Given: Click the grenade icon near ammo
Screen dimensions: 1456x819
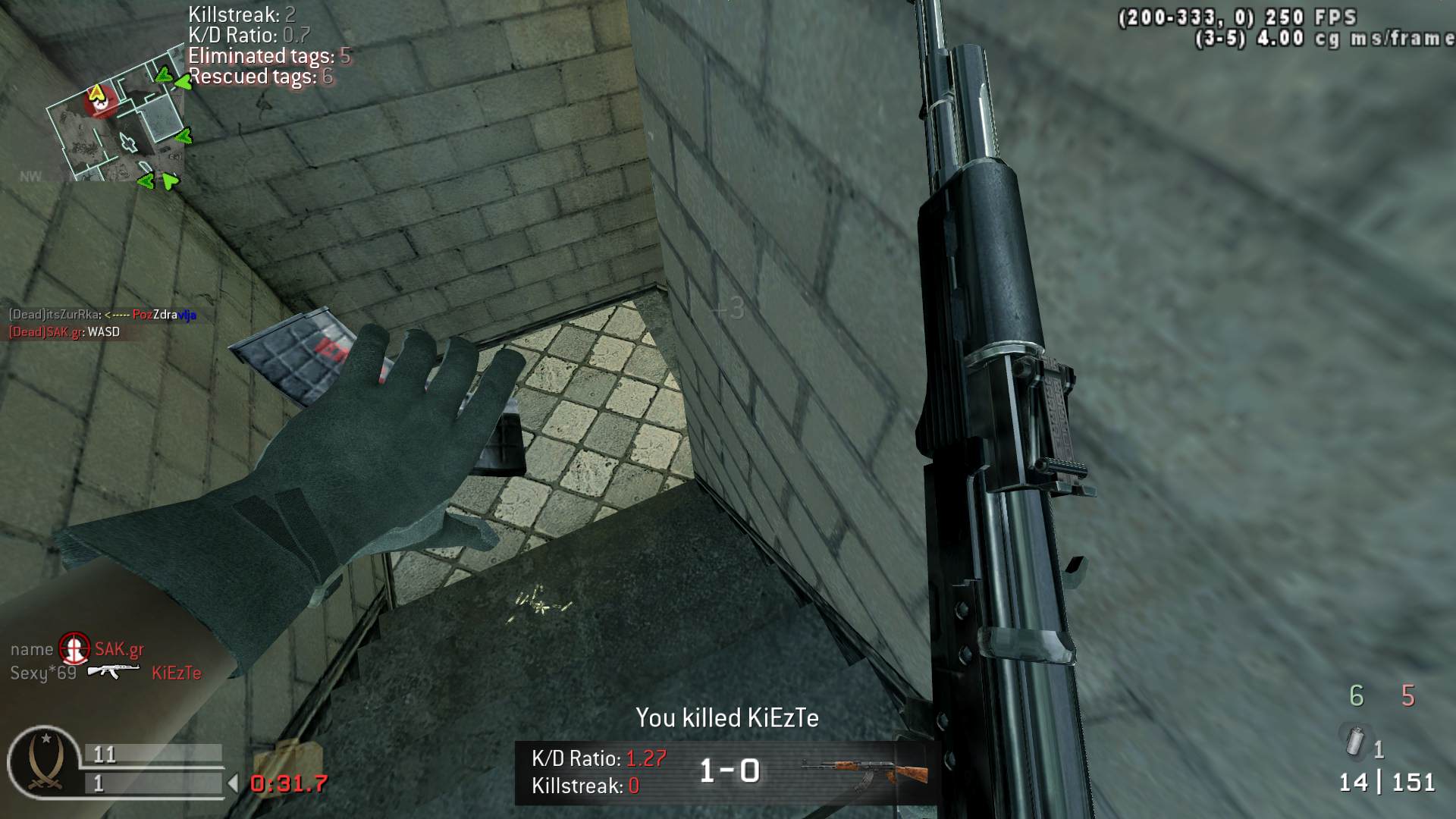Looking at the screenshot, I should (1354, 741).
